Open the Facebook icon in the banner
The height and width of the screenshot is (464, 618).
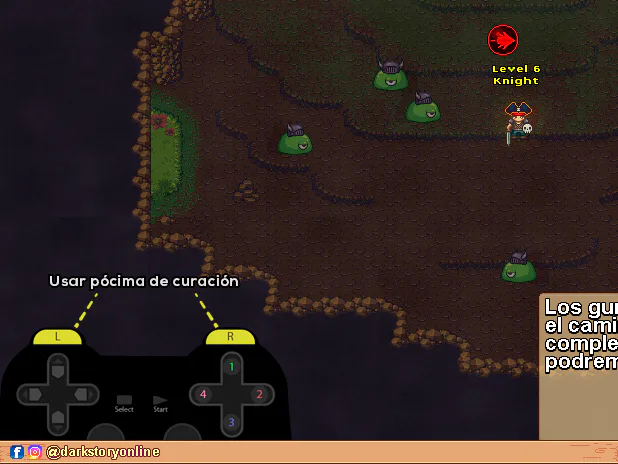[17, 452]
